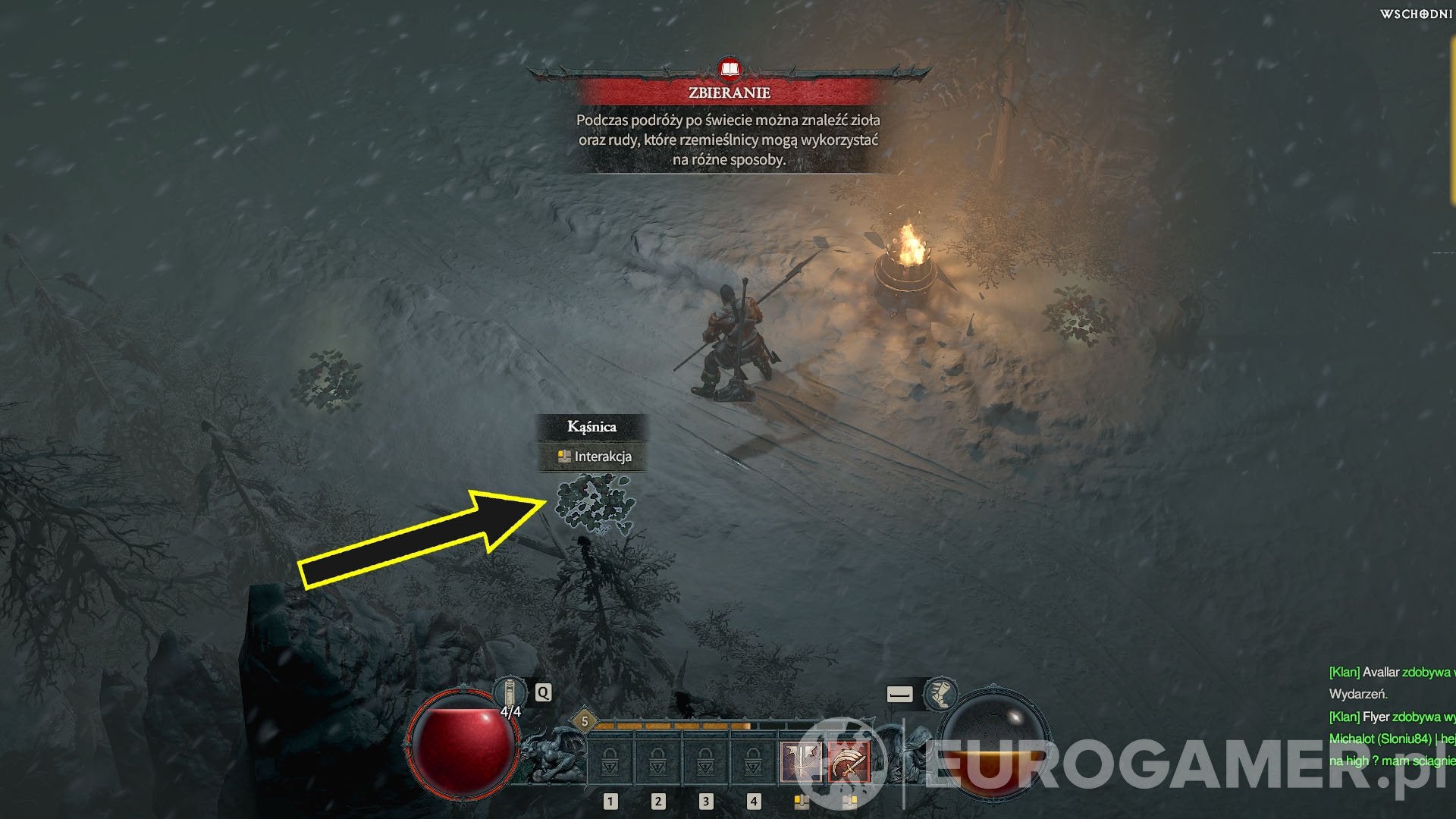The image size is (1456, 819).
Task: Open the locked skill slot labeled 1
Action: (610, 760)
